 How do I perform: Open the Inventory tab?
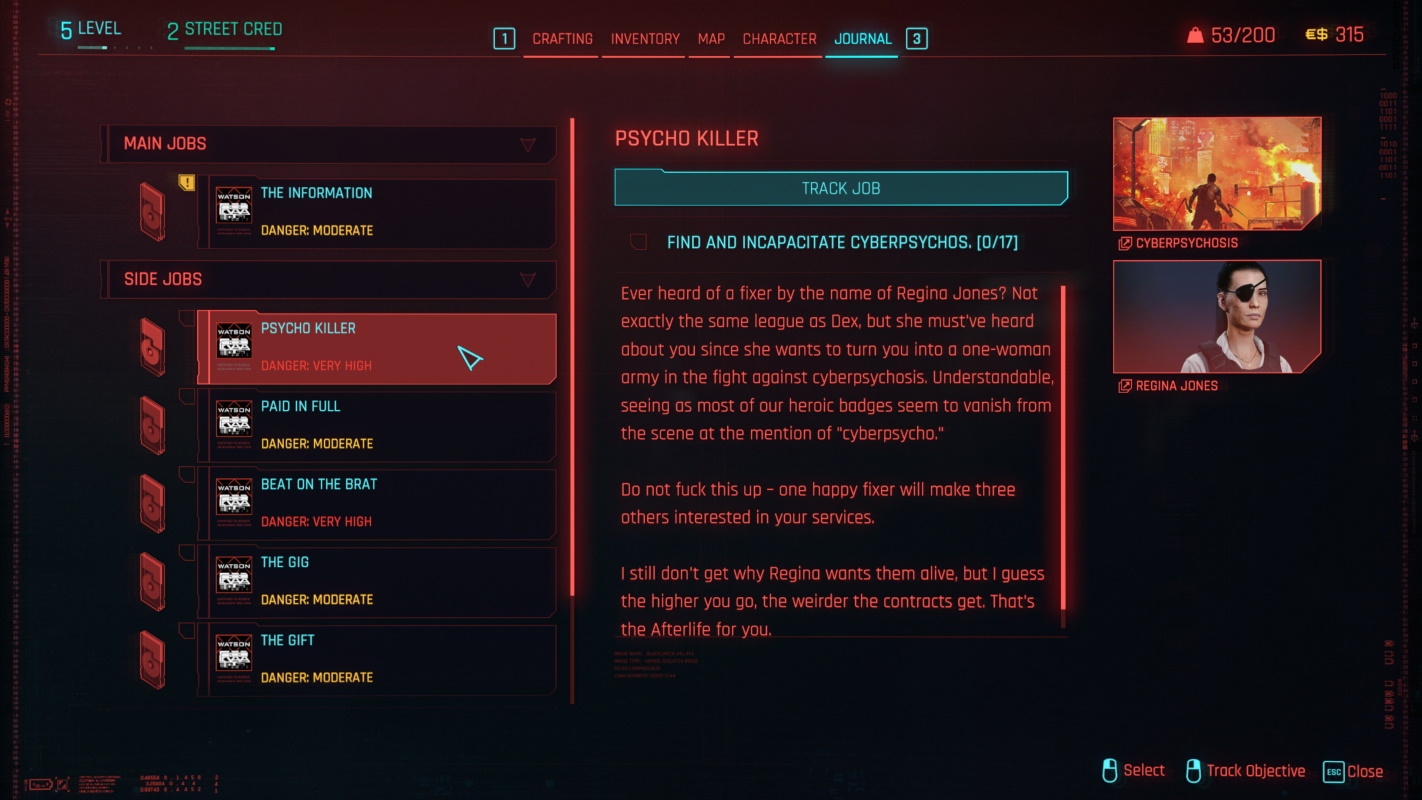pyautogui.click(x=645, y=39)
